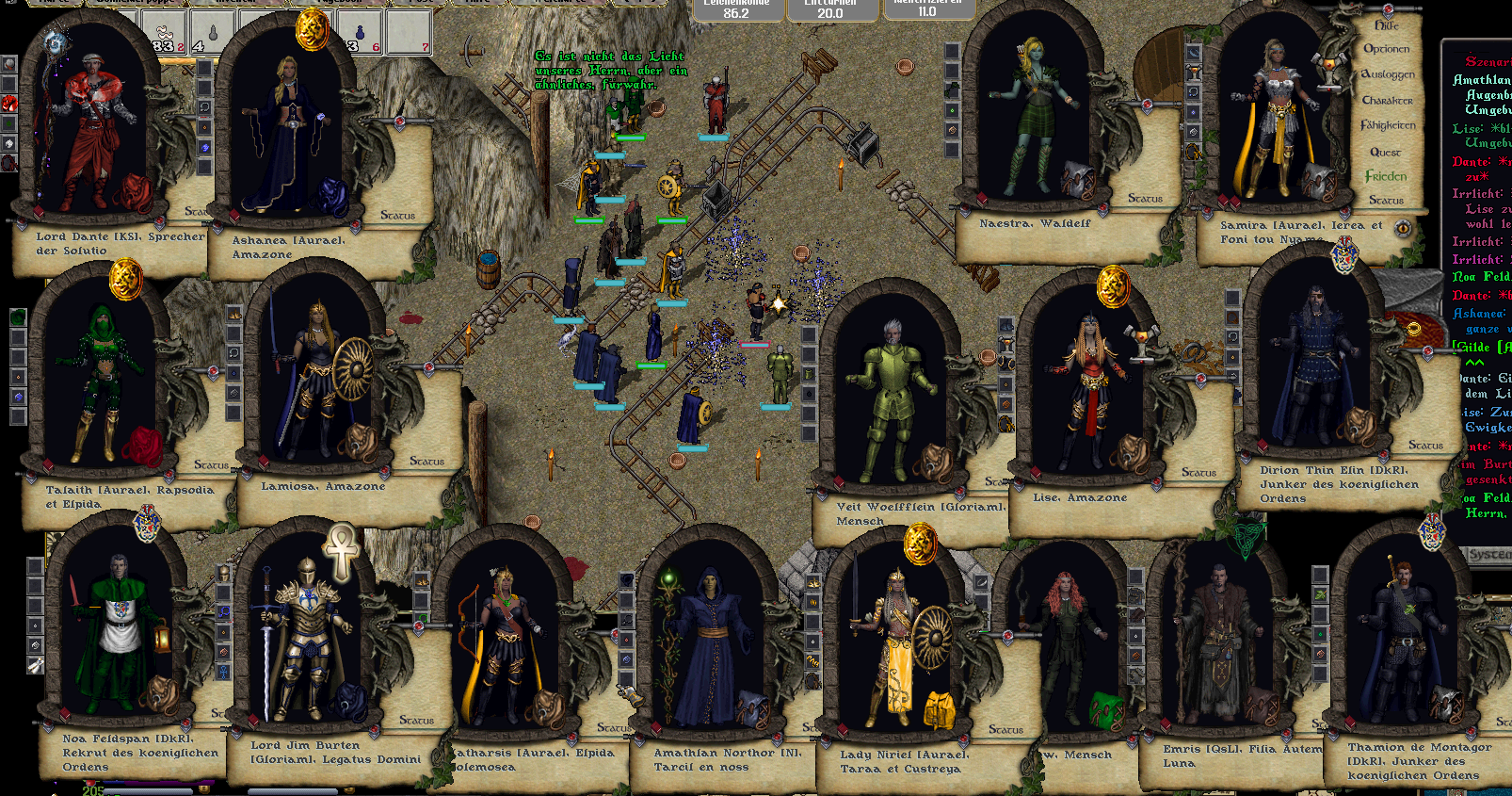Open the Charakter sheet

coord(1387,100)
